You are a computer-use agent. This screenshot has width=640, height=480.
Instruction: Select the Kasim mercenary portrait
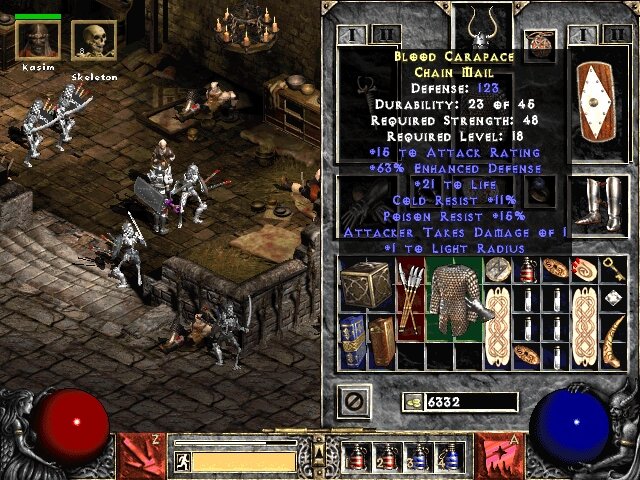point(38,40)
